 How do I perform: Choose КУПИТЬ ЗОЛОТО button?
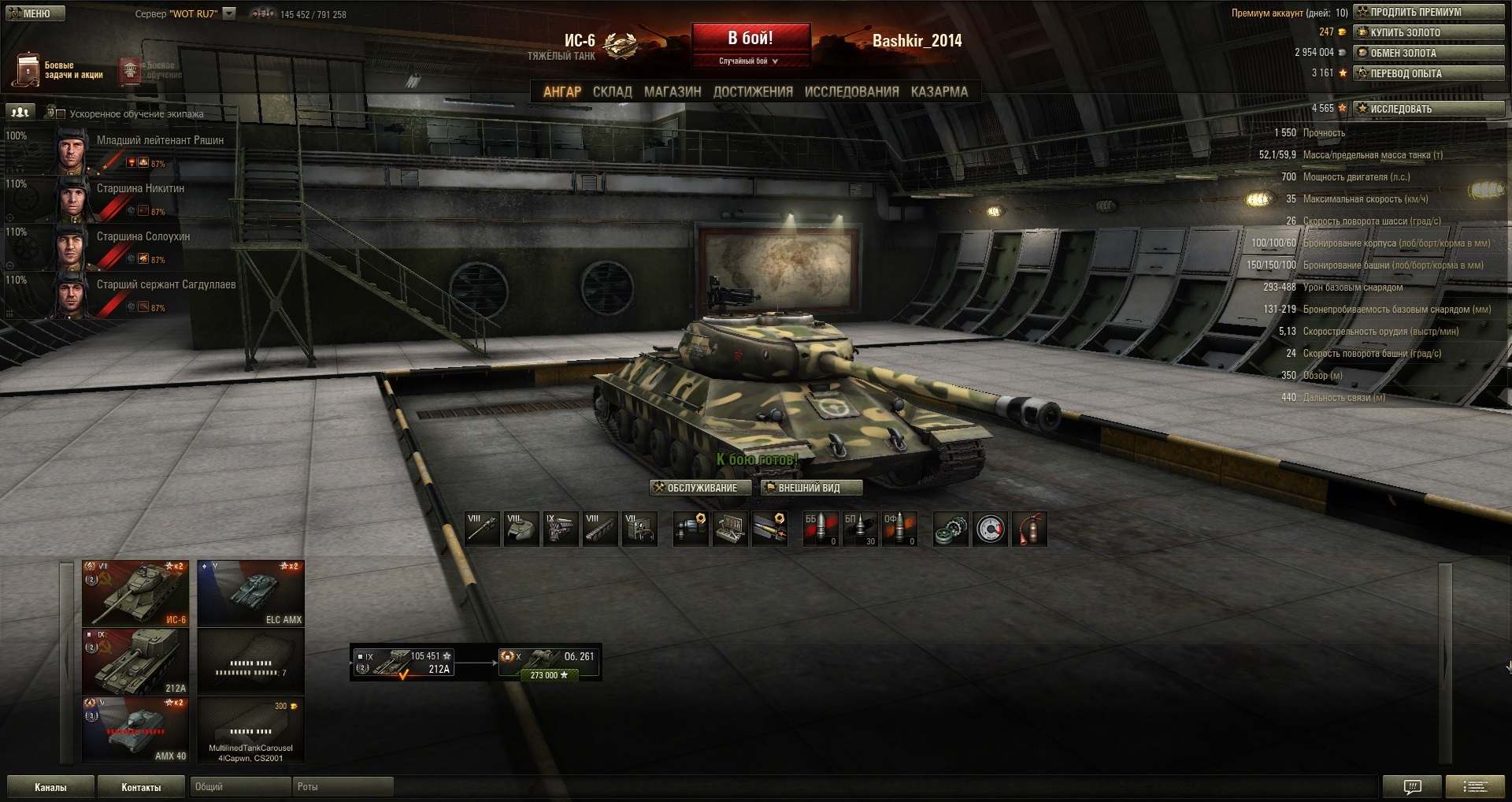pos(1429,32)
